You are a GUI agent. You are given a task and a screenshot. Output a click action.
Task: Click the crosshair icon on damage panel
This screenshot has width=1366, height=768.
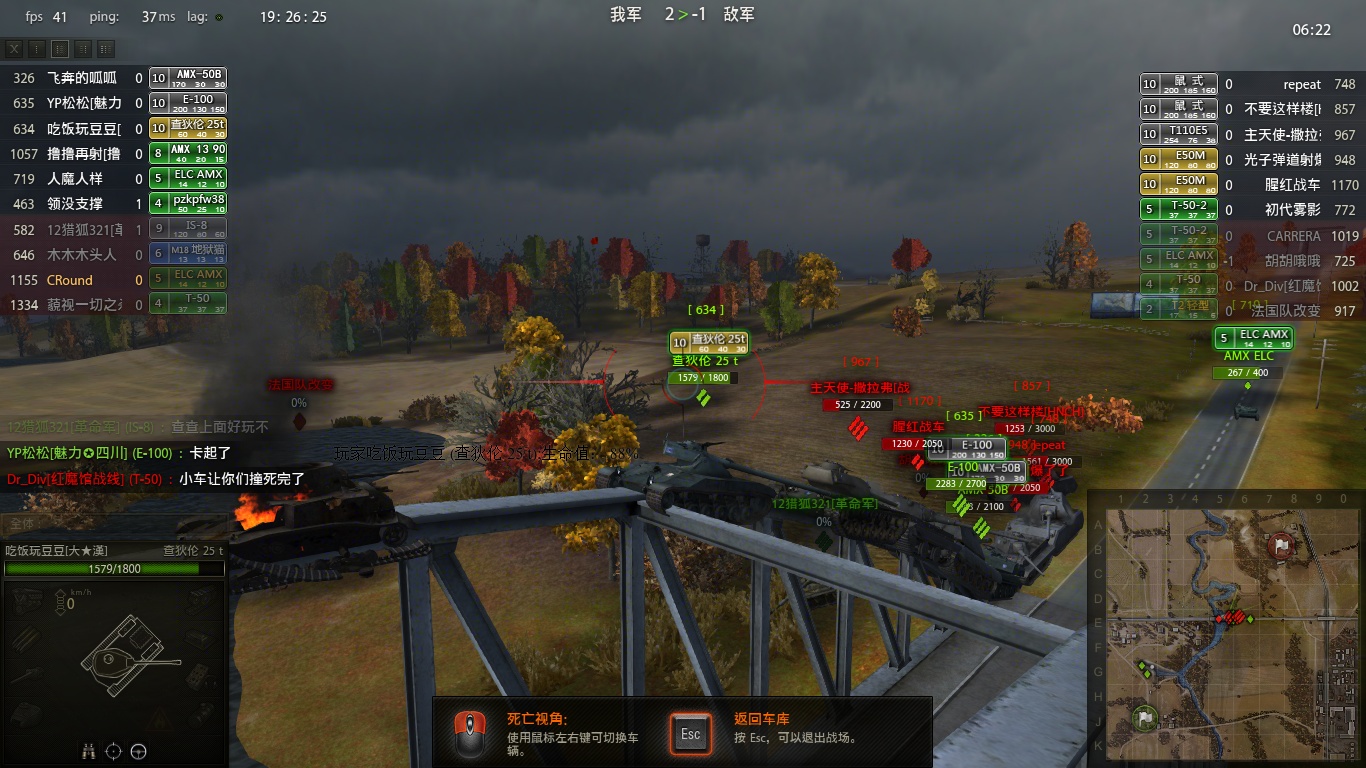114,751
